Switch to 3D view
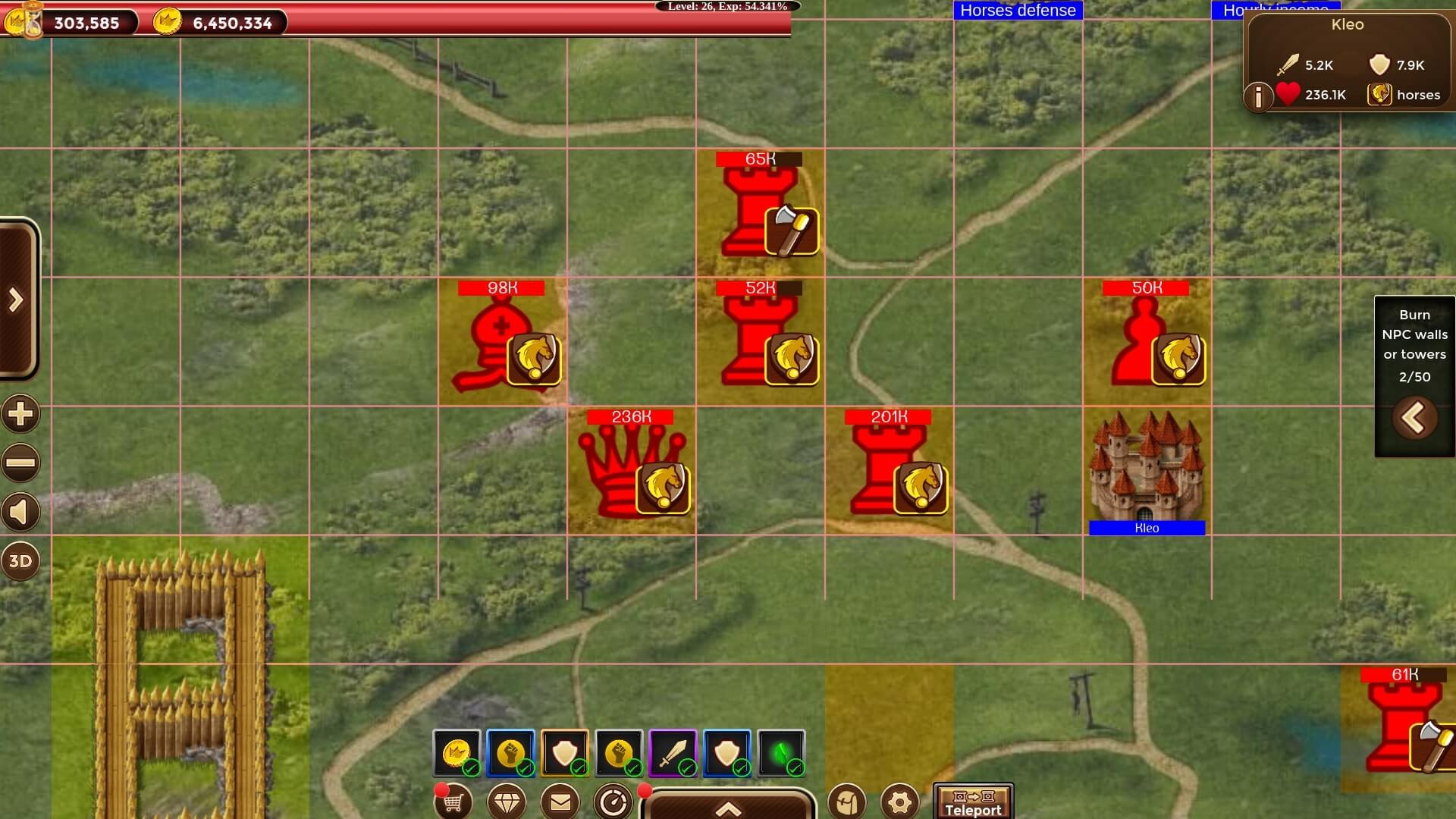The image size is (1456, 819). click(x=20, y=561)
